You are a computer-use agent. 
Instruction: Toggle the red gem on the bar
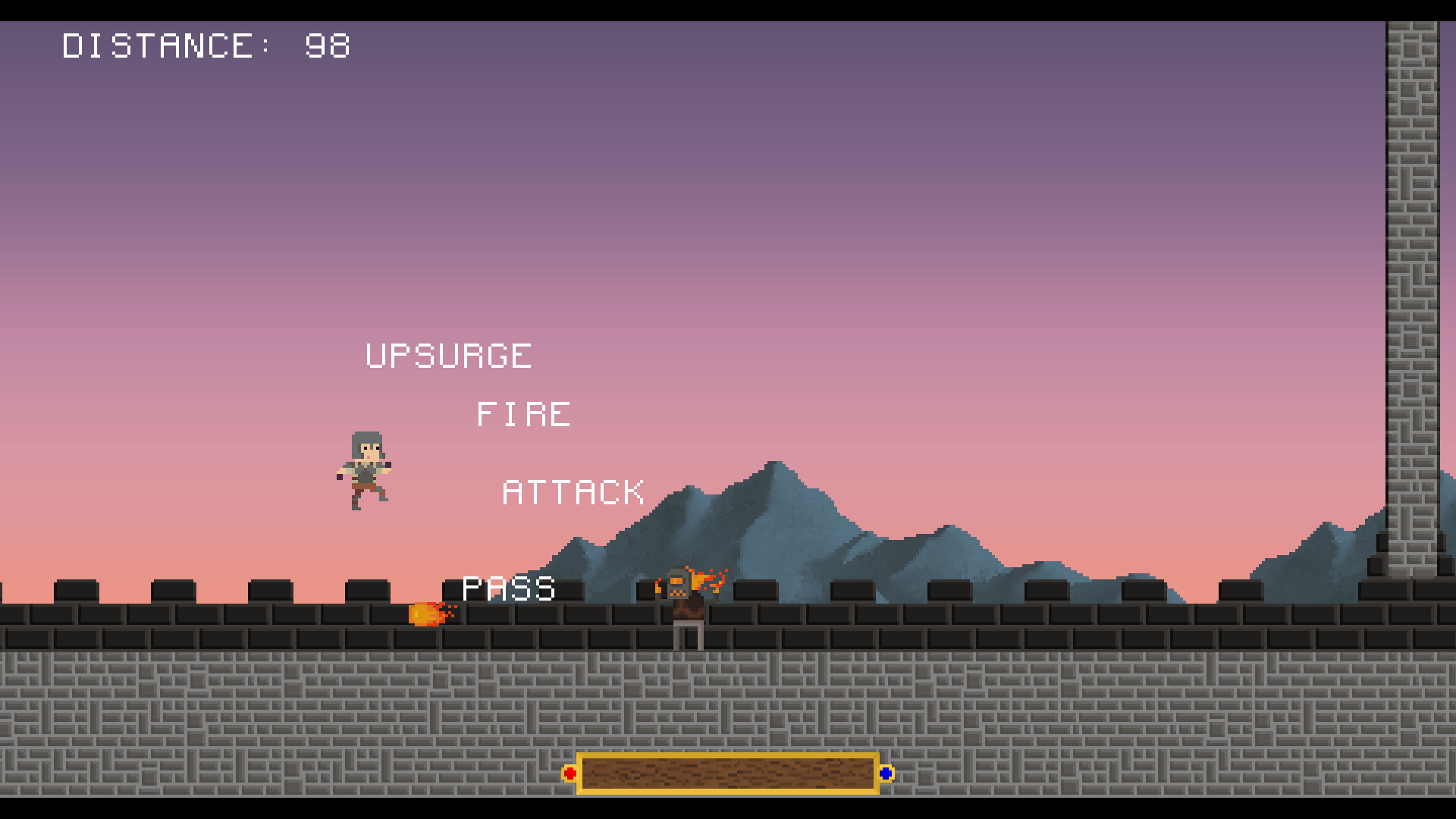[570, 773]
